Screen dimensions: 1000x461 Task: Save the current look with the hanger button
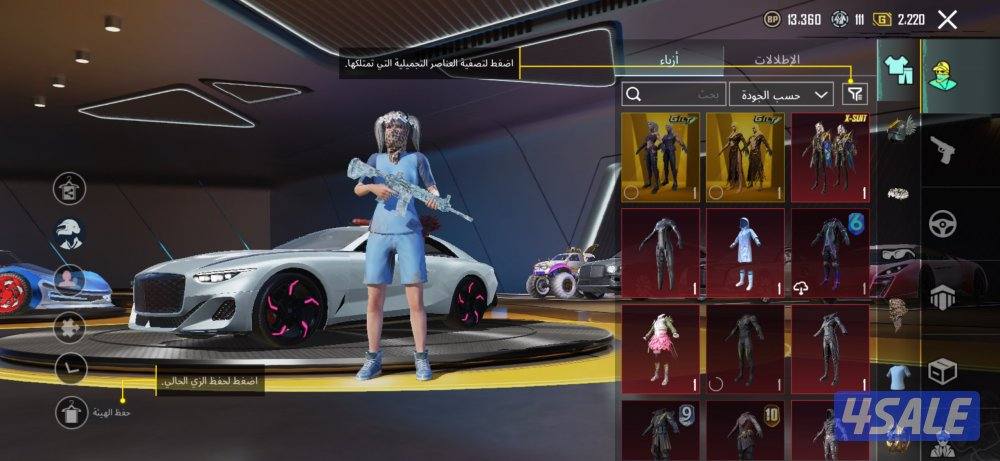click(x=70, y=410)
